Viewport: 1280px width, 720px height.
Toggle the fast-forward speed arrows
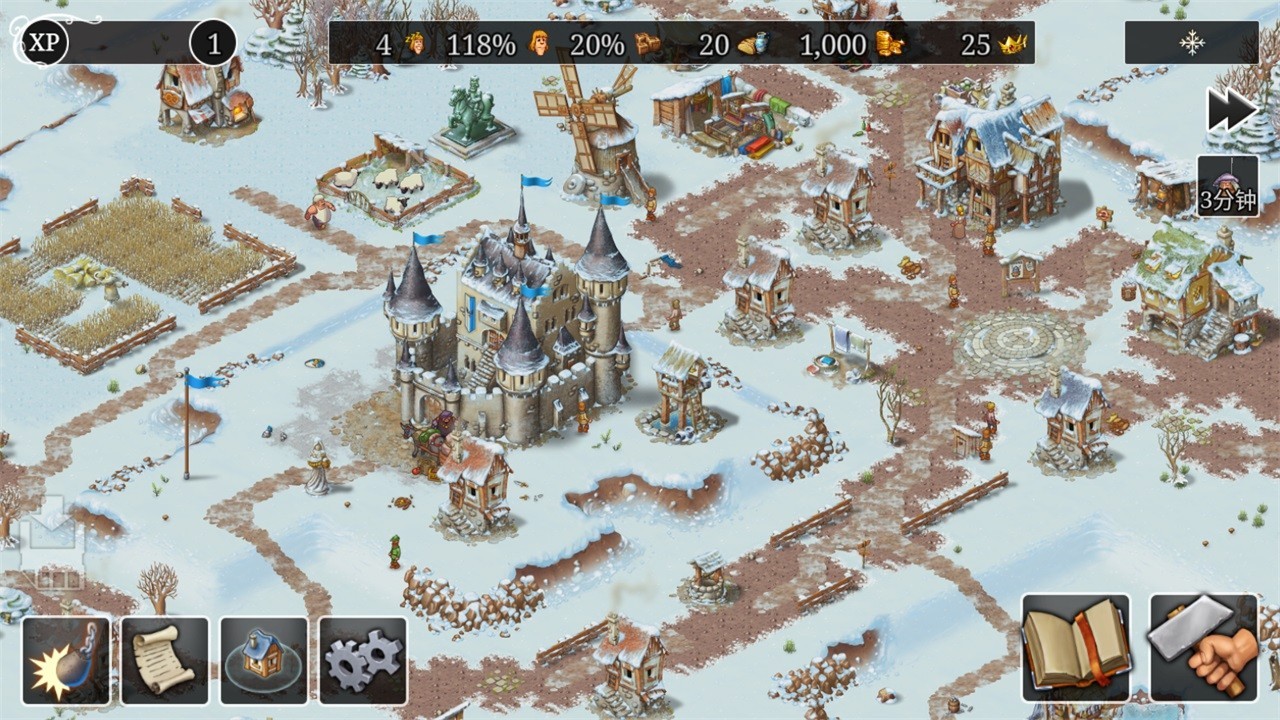click(1230, 110)
